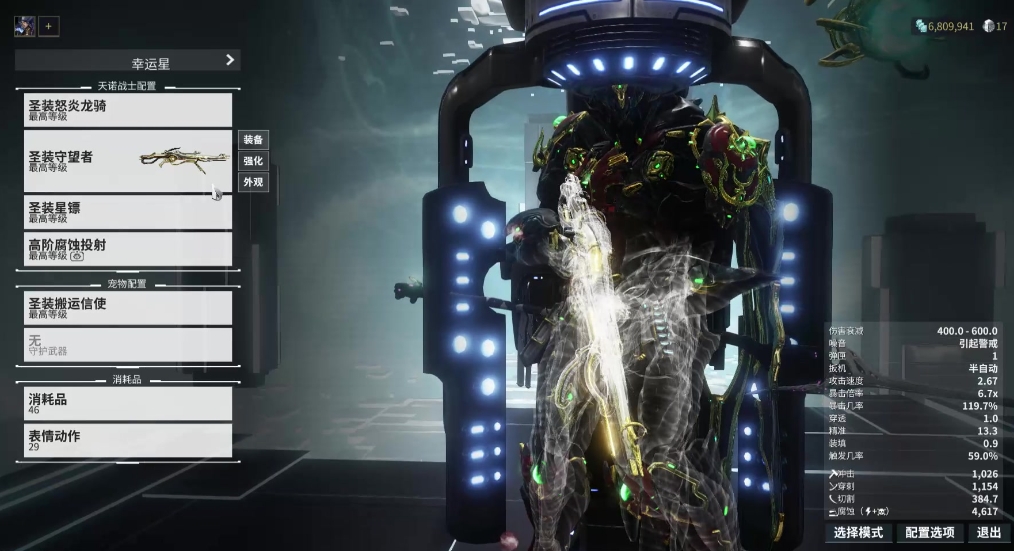Choose the 圣装星镖 secondary weapon slot
The width and height of the screenshot is (1014, 551).
point(127,212)
